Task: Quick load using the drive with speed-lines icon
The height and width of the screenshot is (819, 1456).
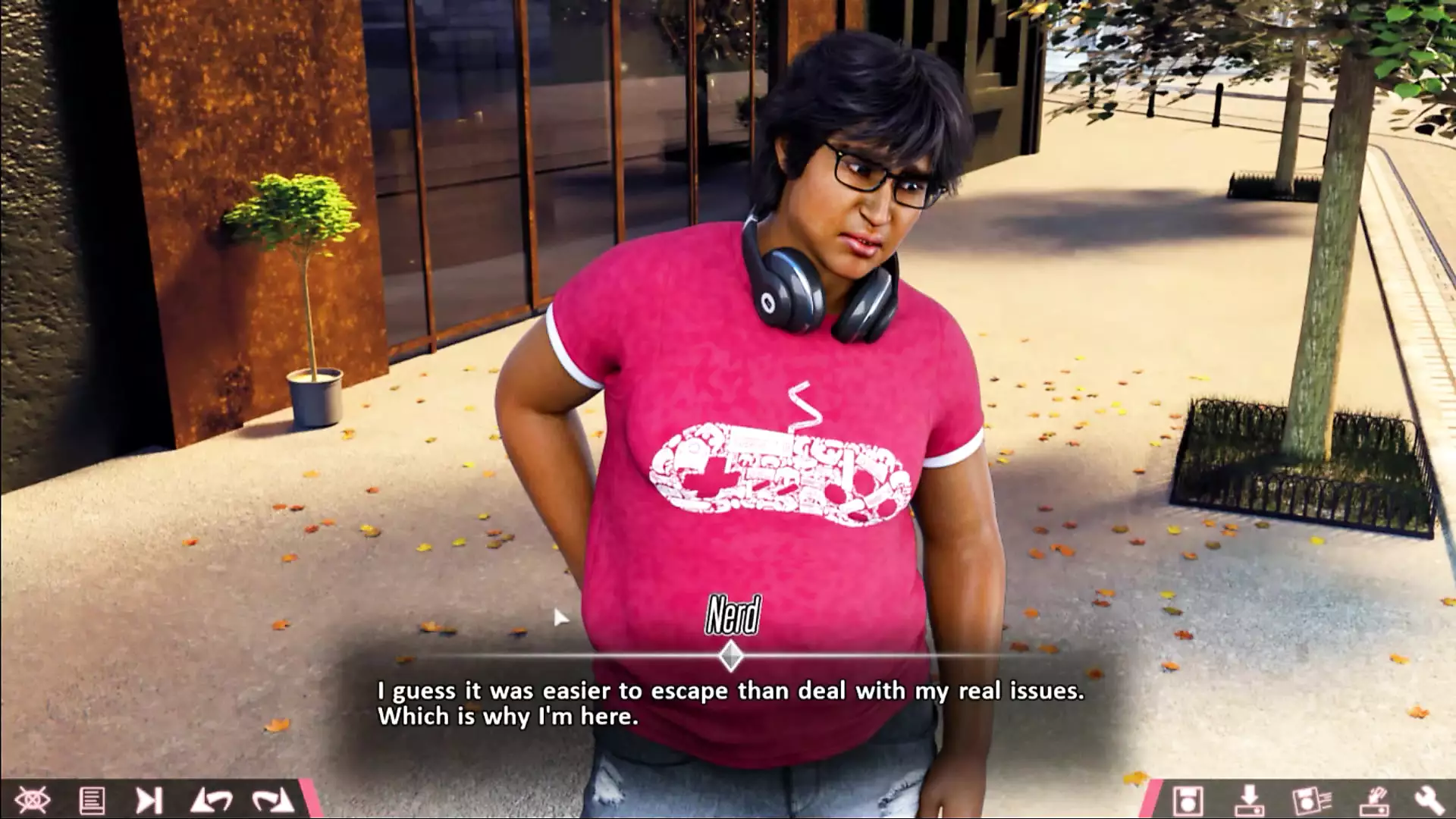Action: coord(1372,799)
